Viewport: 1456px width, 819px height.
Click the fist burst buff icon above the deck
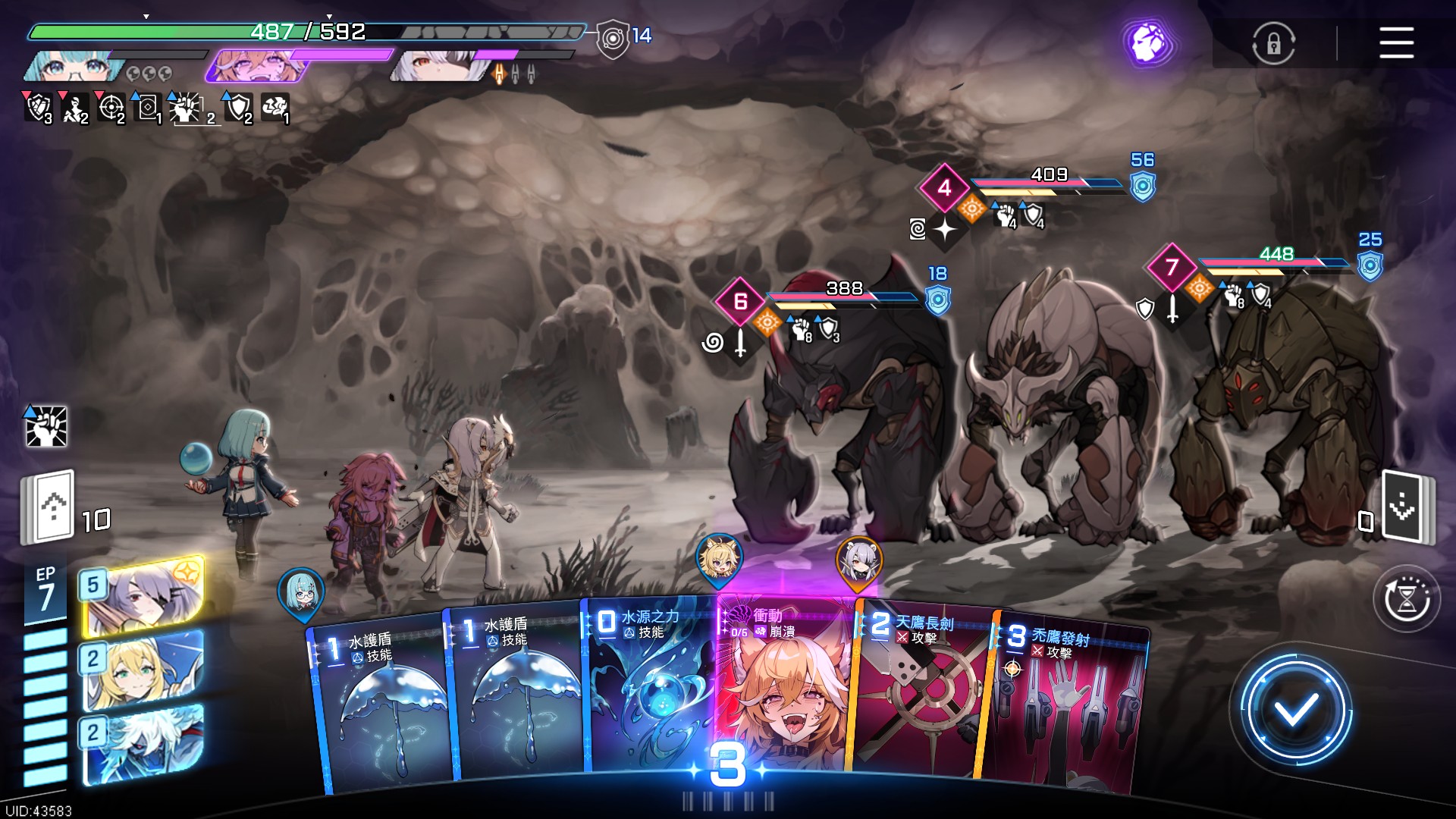coord(46,425)
